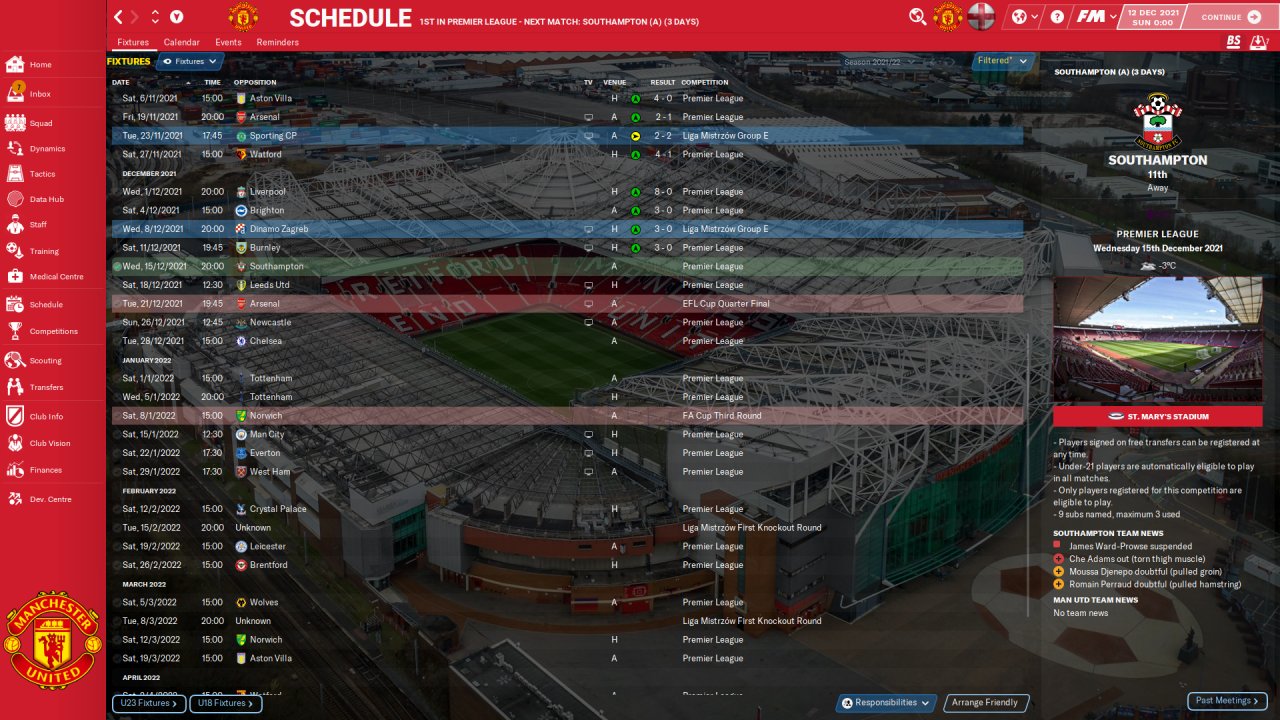Open the search magnifier icon
1280x720 pixels.
pos(917,17)
